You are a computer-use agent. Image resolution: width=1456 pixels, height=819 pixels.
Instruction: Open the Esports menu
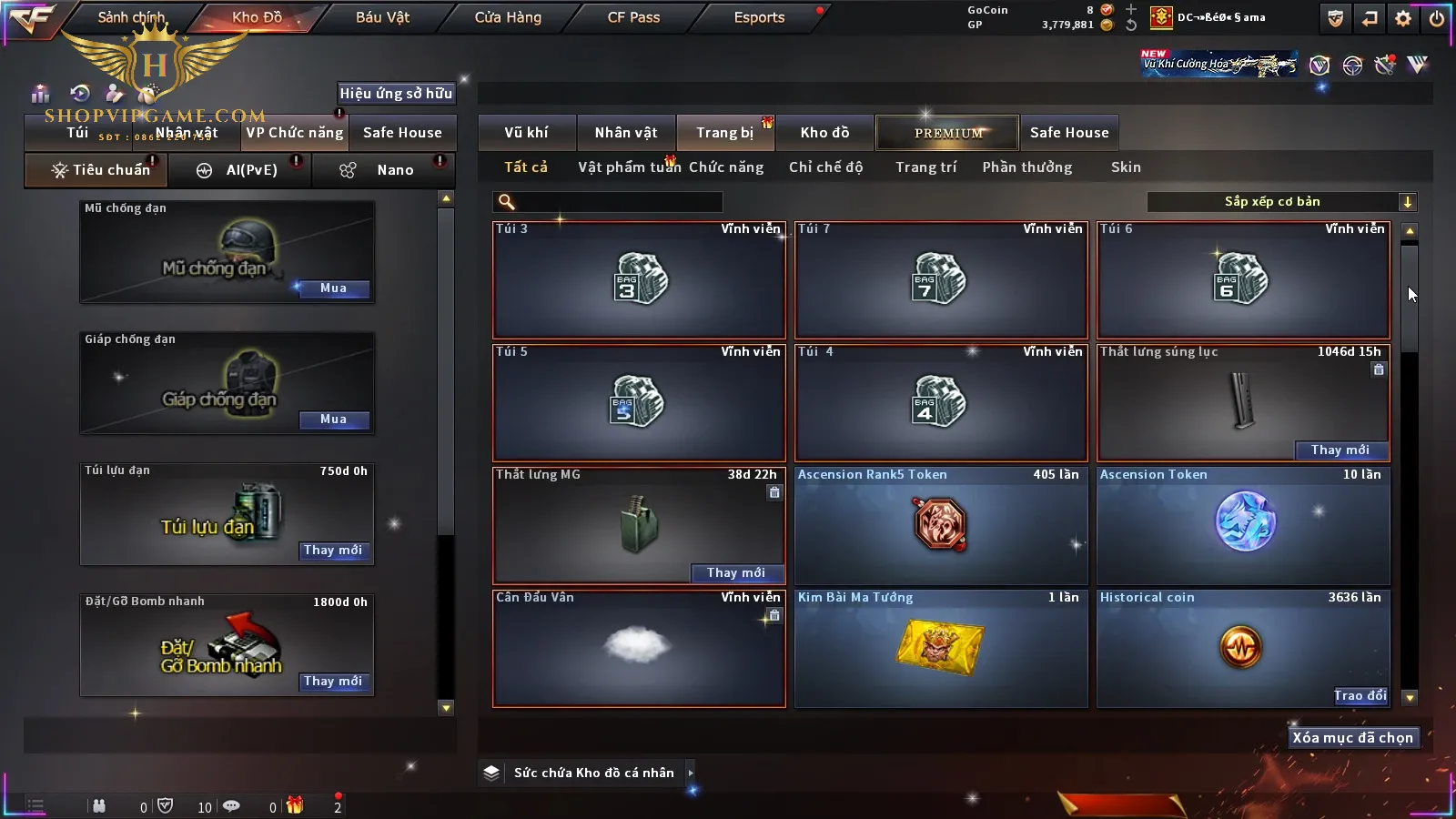click(759, 17)
